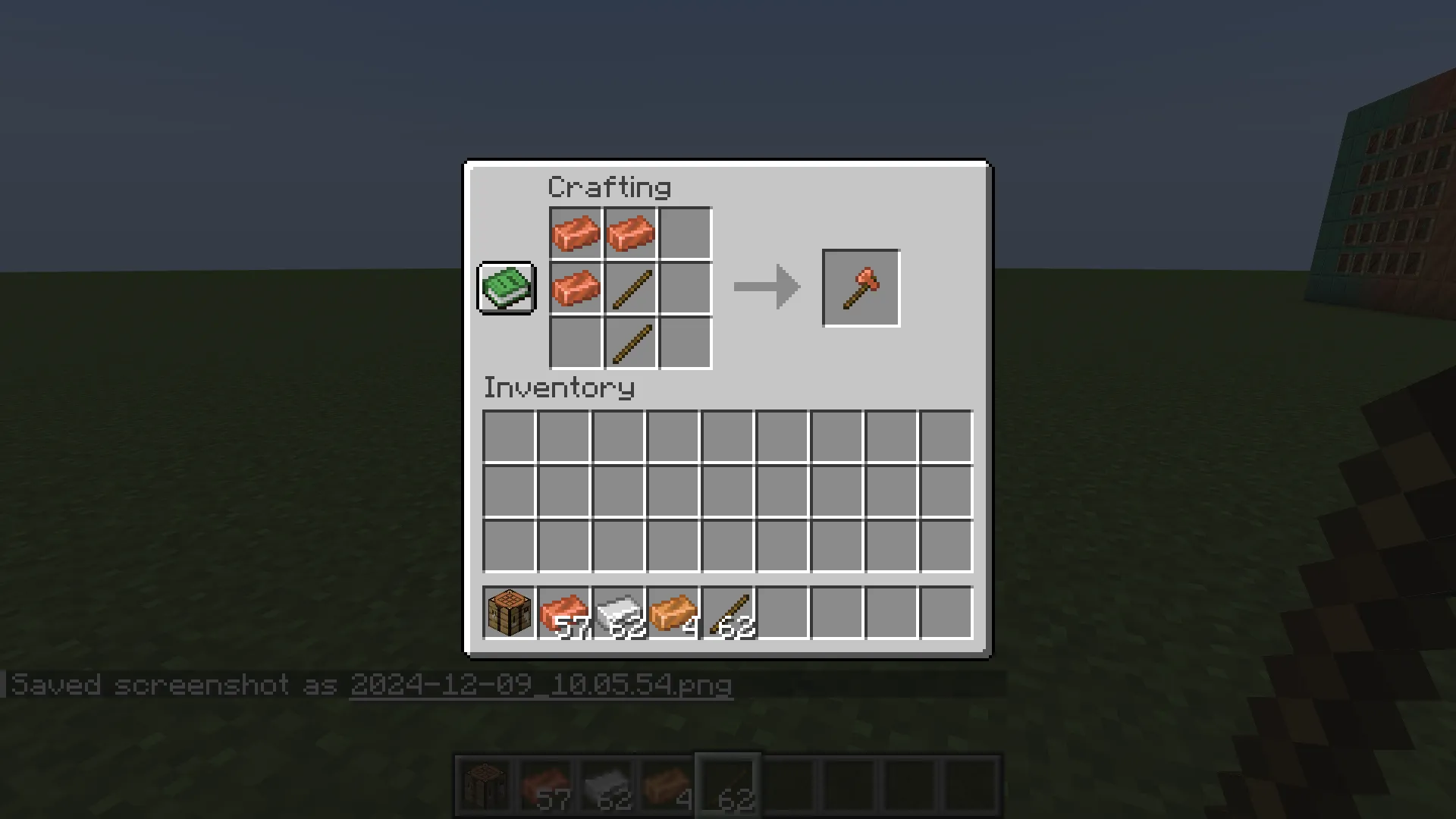The width and height of the screenshot is (1456, 819).
Task: Click the empty bottom-left crafting grid slot
Action: coord(576,343)
